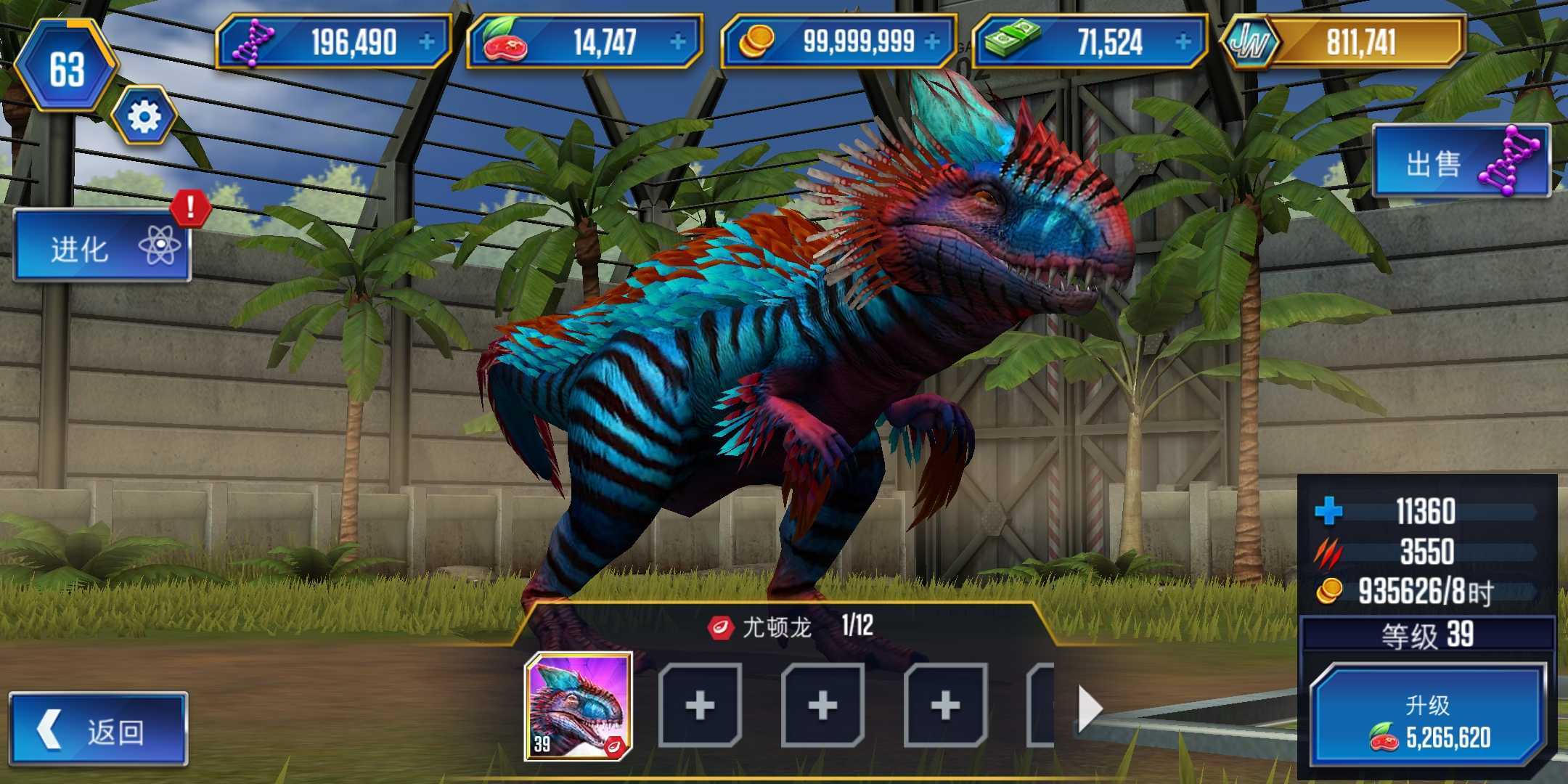Click the cash counter plus icon
1568x784 pixels.
pyautogui.click(x=1183, y=41)
